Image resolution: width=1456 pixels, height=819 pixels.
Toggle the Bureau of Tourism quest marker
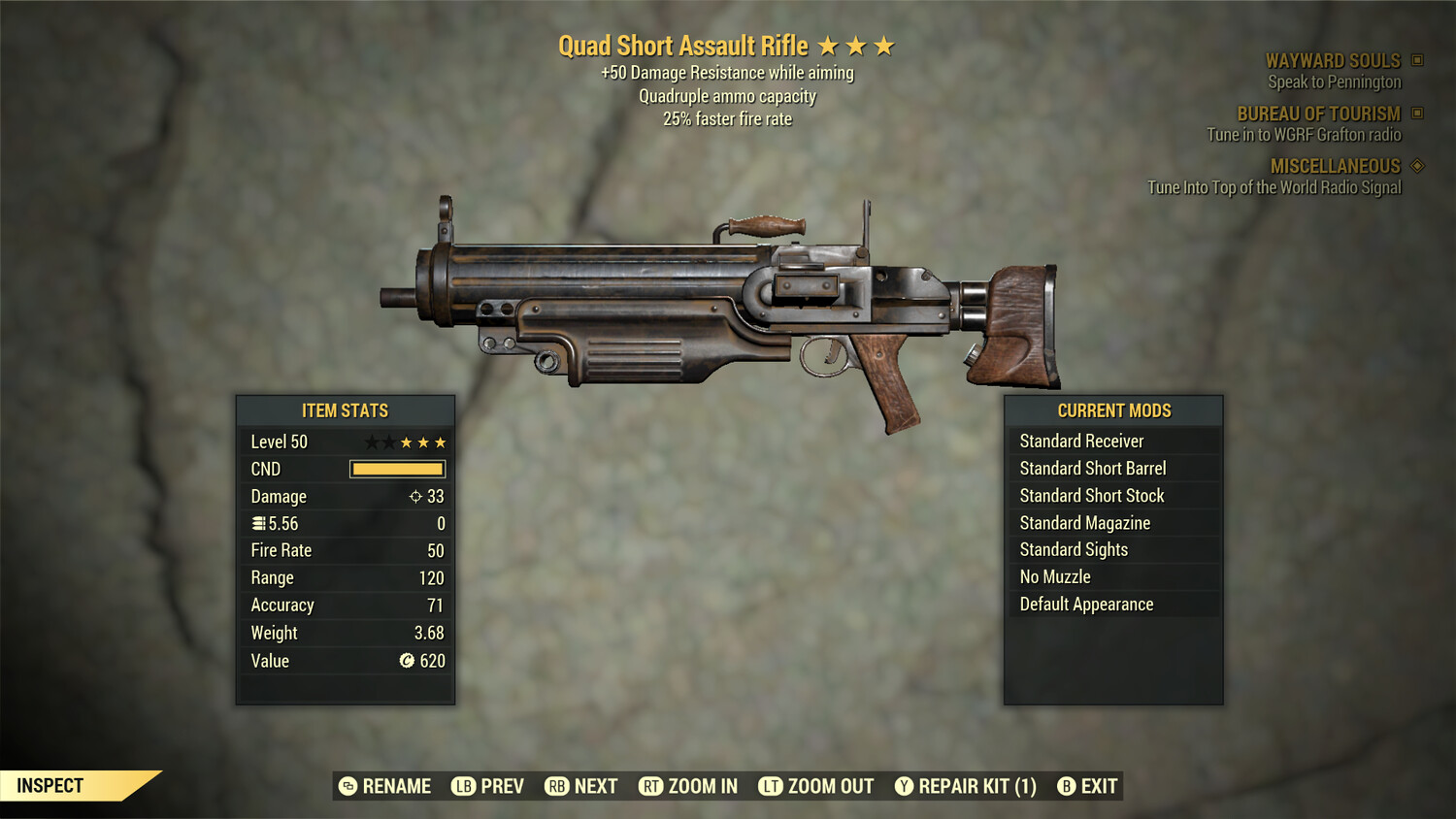click(x=1419, y=114)
